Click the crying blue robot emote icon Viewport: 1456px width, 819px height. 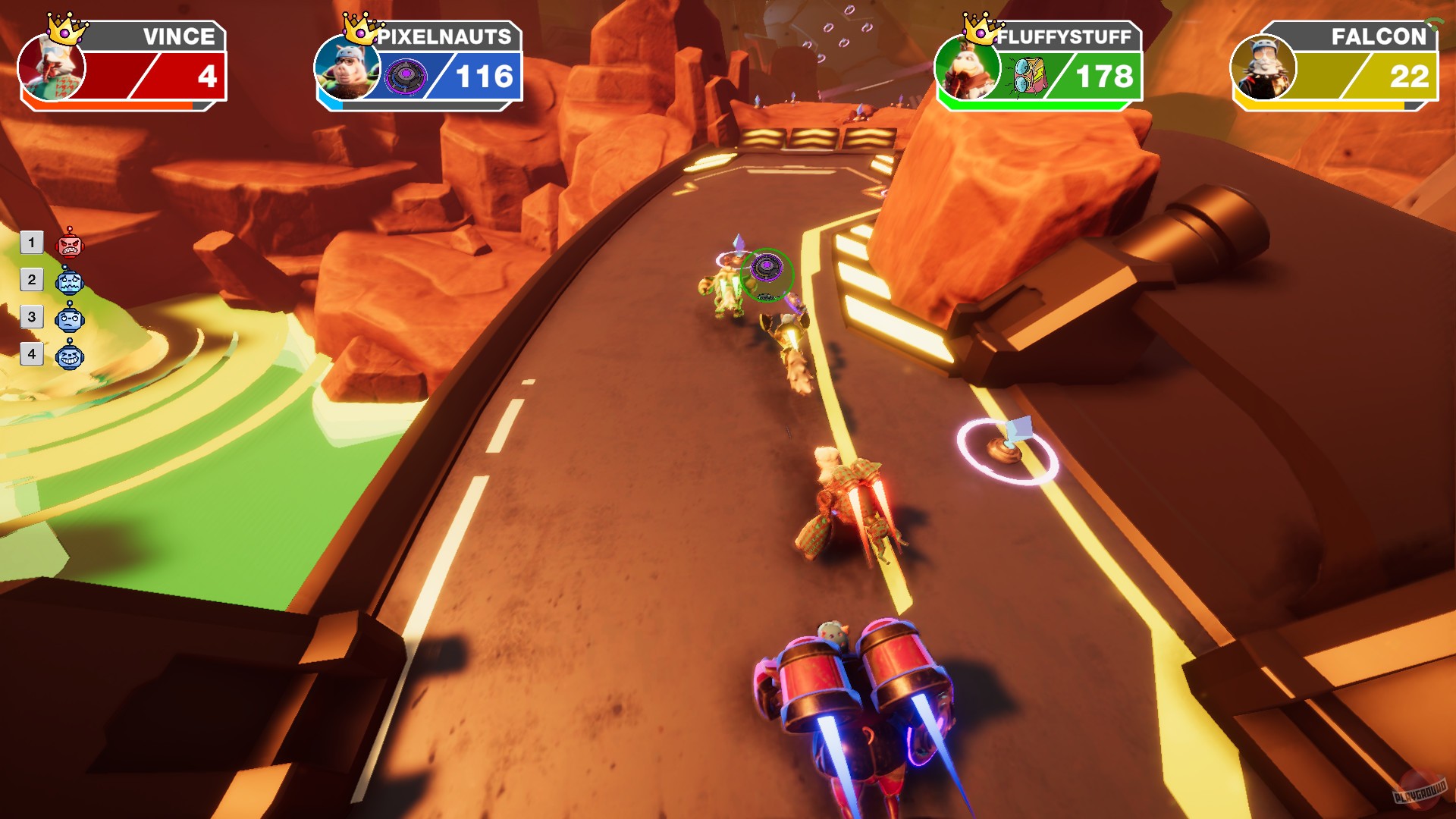(70, 282)
